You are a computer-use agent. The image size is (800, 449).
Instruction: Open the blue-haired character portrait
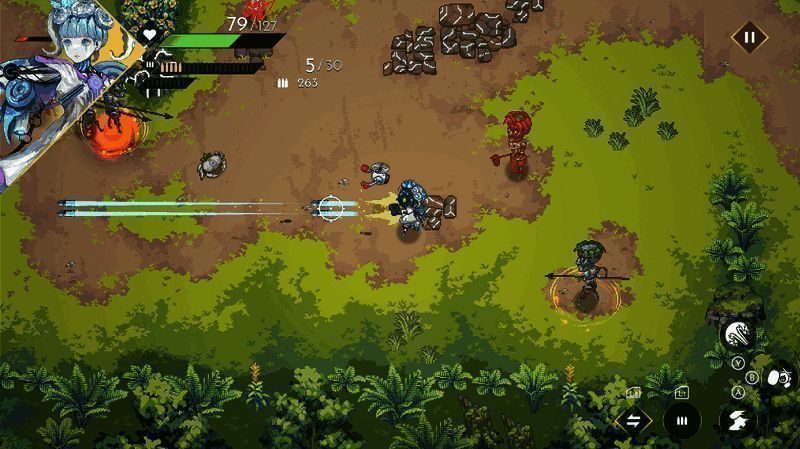(55, 80)
